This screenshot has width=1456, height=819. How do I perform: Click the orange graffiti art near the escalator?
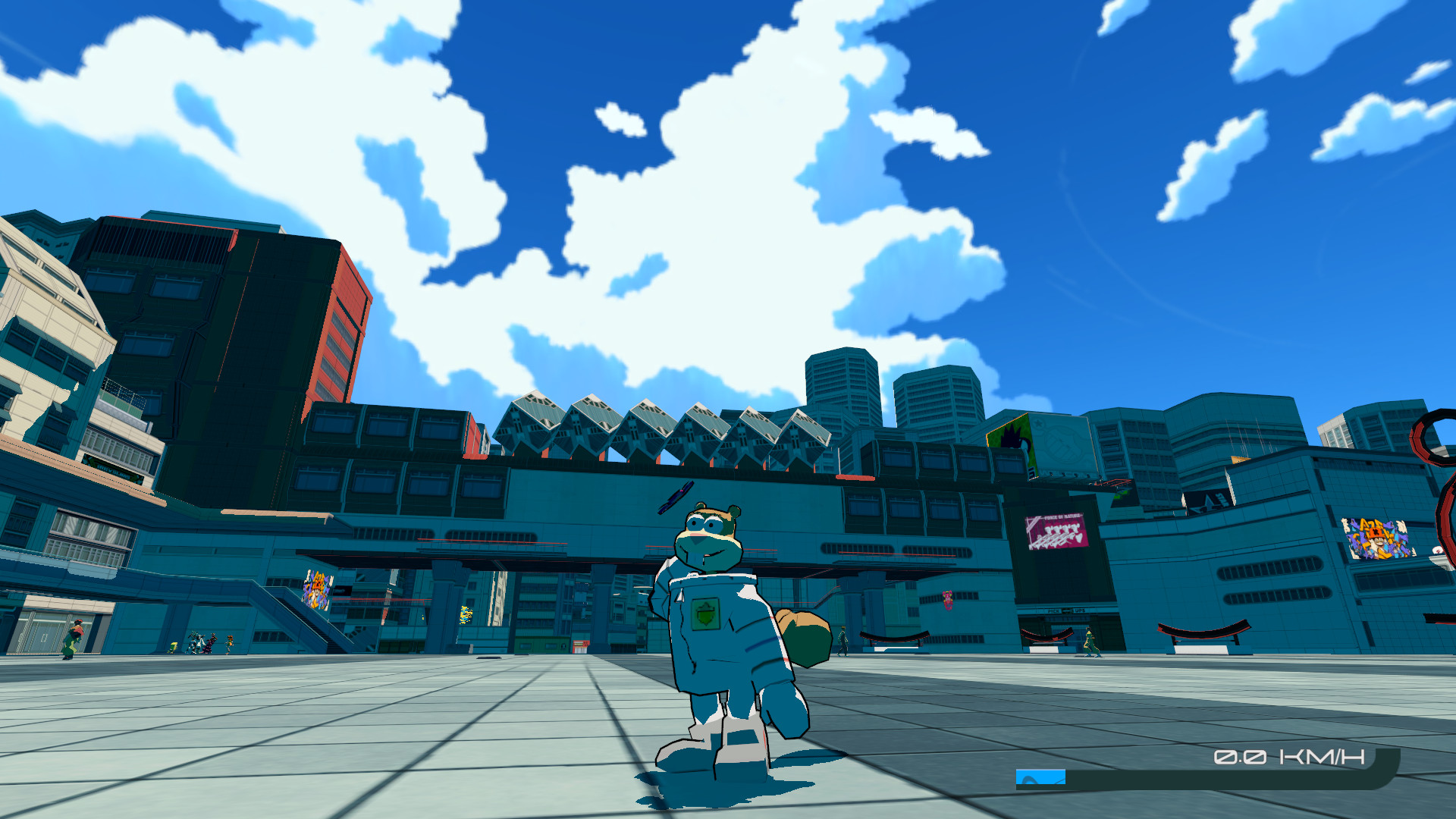click(316, 591)
